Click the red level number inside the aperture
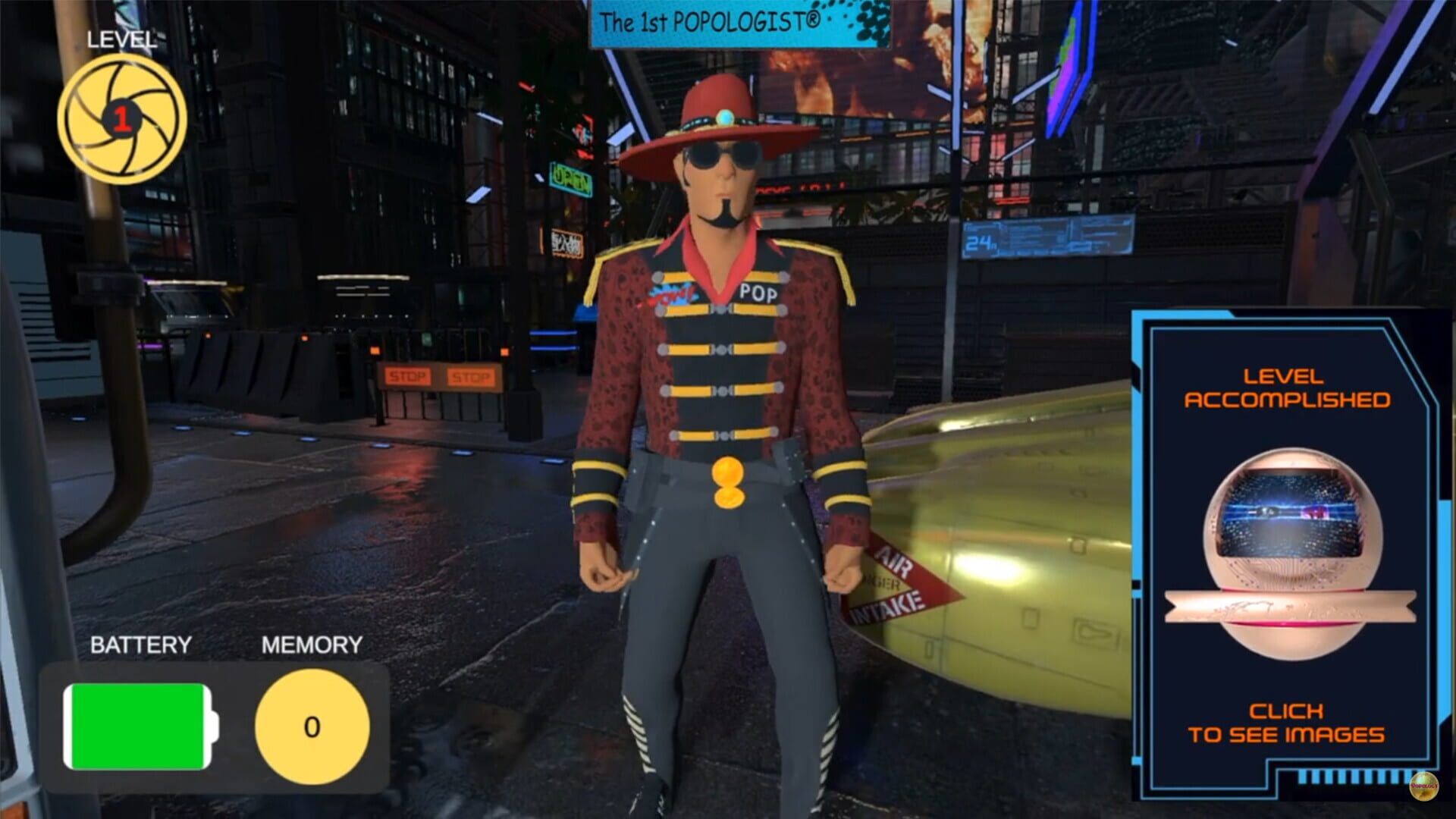This screenshot has height=819, width=1456. tap(121, 118)
